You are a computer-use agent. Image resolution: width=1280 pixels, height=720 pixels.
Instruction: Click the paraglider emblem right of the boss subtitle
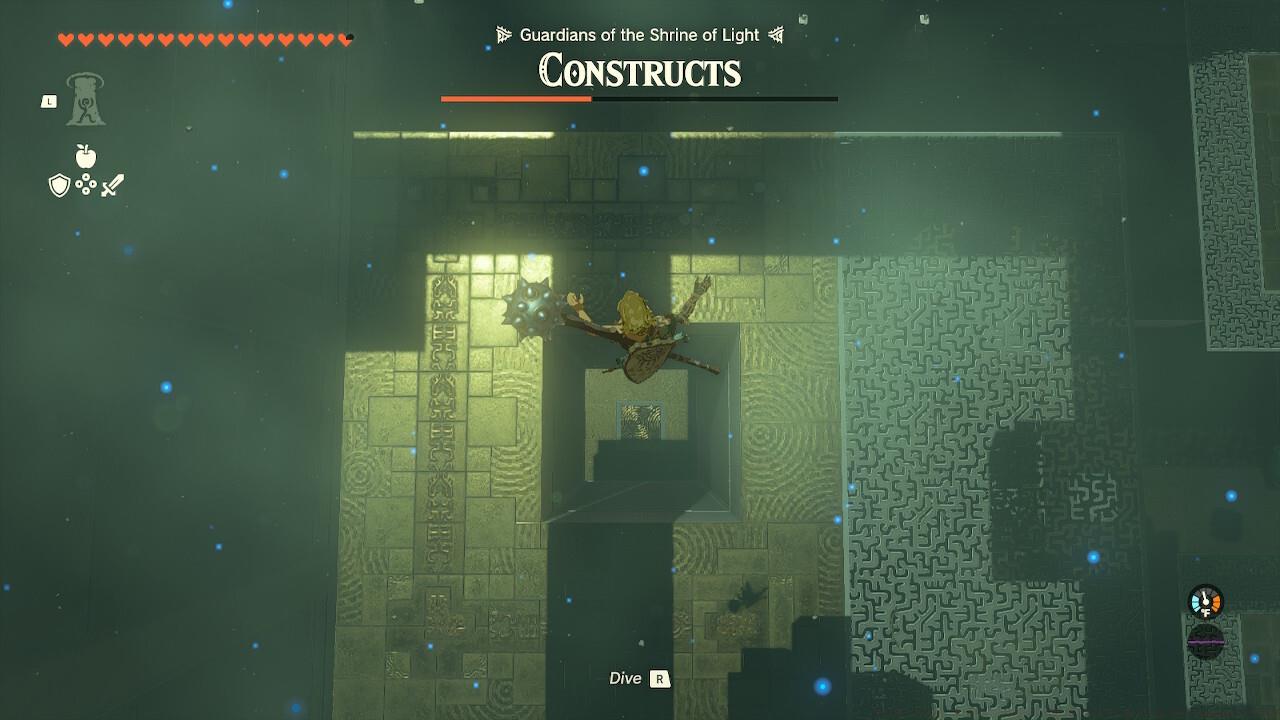point(777,33)
